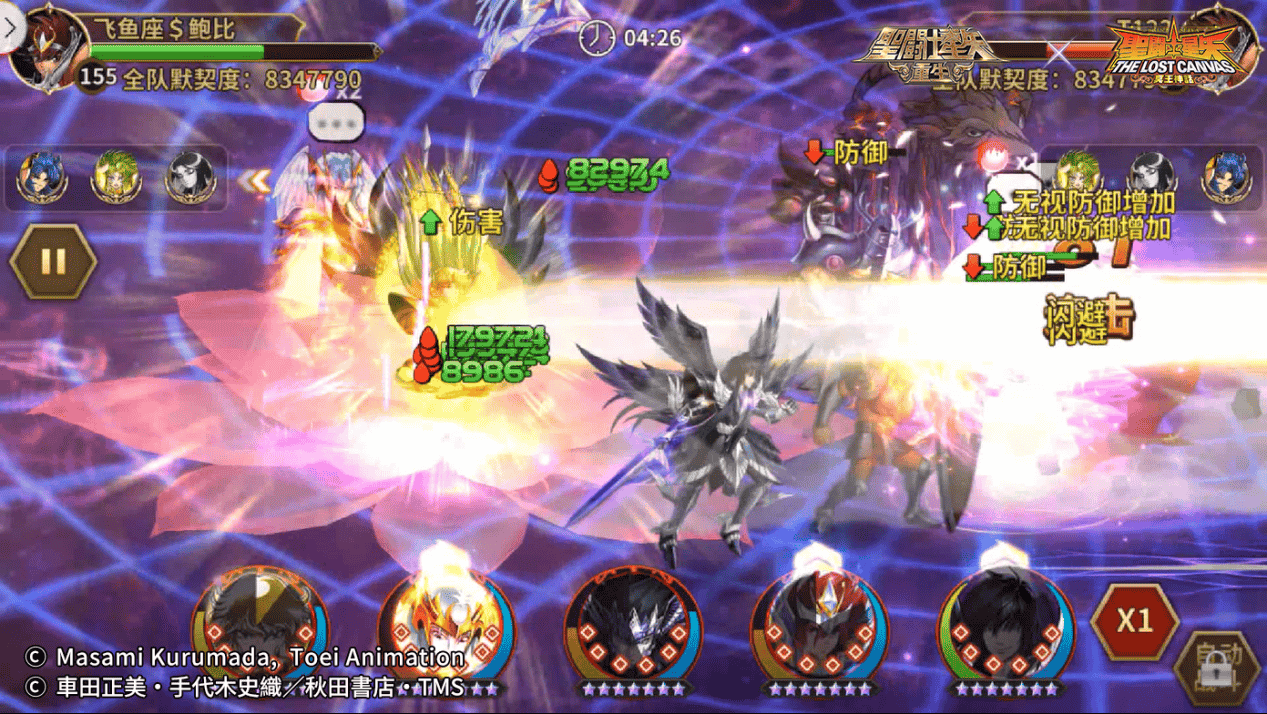Image resolution: width=1267 pixels, height=714 pixels.
Task: Select the blue-haired support character on left panel
Action: 43,177
